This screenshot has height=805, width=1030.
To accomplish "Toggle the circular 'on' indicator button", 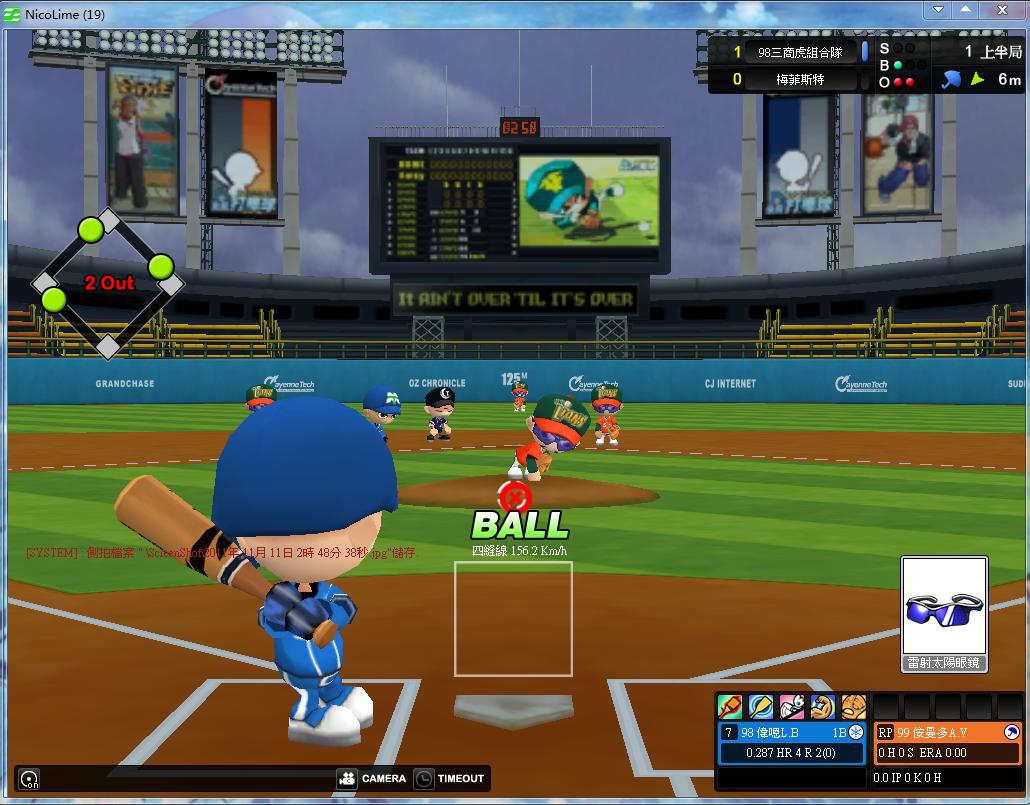I will pyautogui.click(x=29, y=779).
